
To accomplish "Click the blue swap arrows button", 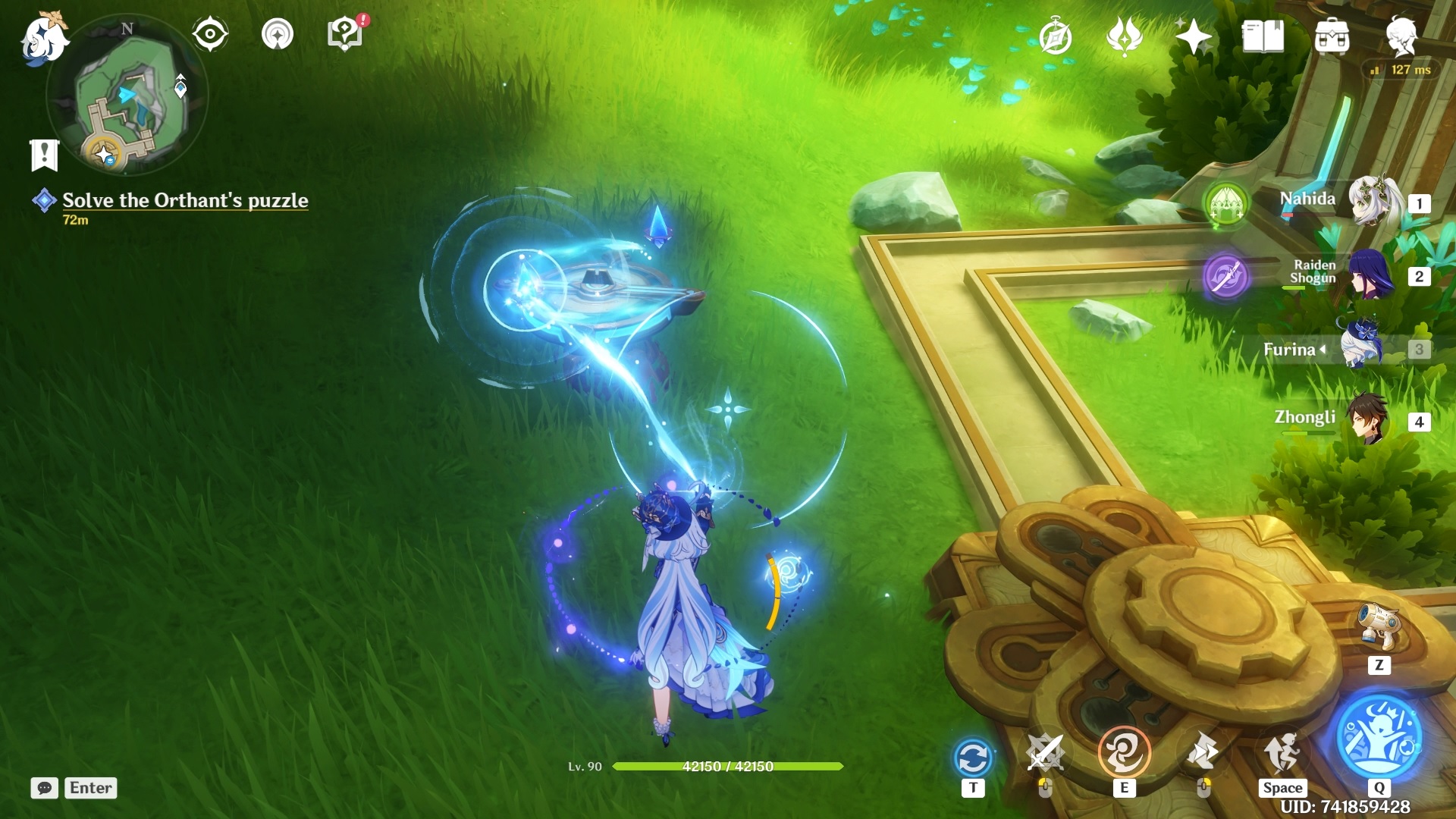I will [973, 757].
